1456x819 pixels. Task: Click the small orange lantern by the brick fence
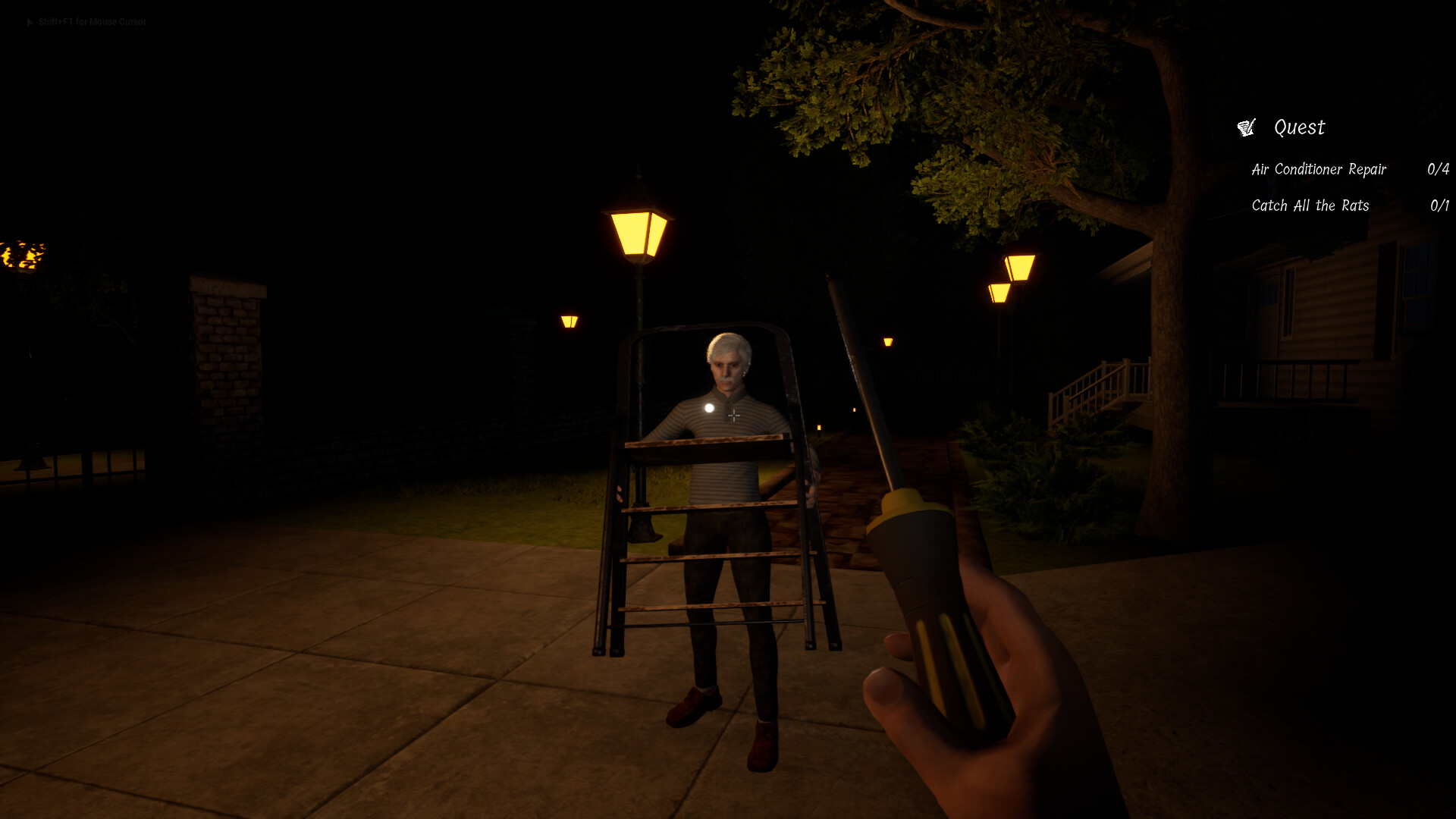(x=570, y=319)
